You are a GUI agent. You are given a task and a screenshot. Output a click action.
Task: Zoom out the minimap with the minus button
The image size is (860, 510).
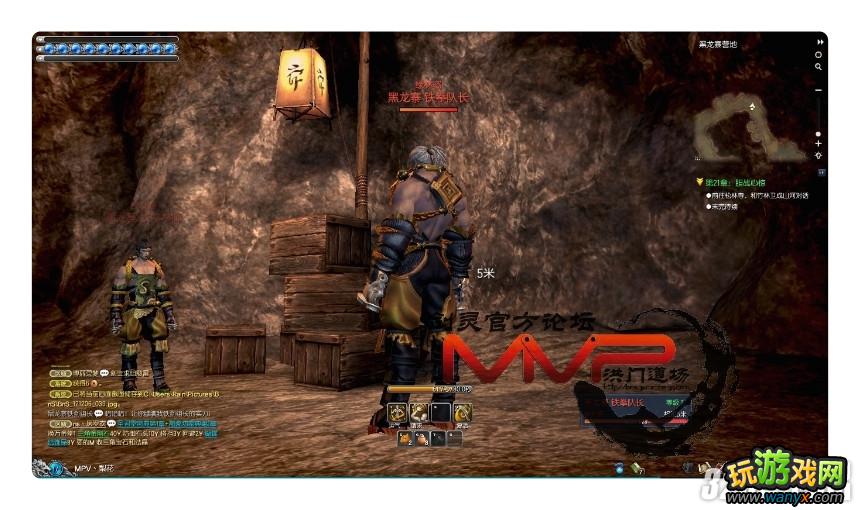(x=819, y=91)
